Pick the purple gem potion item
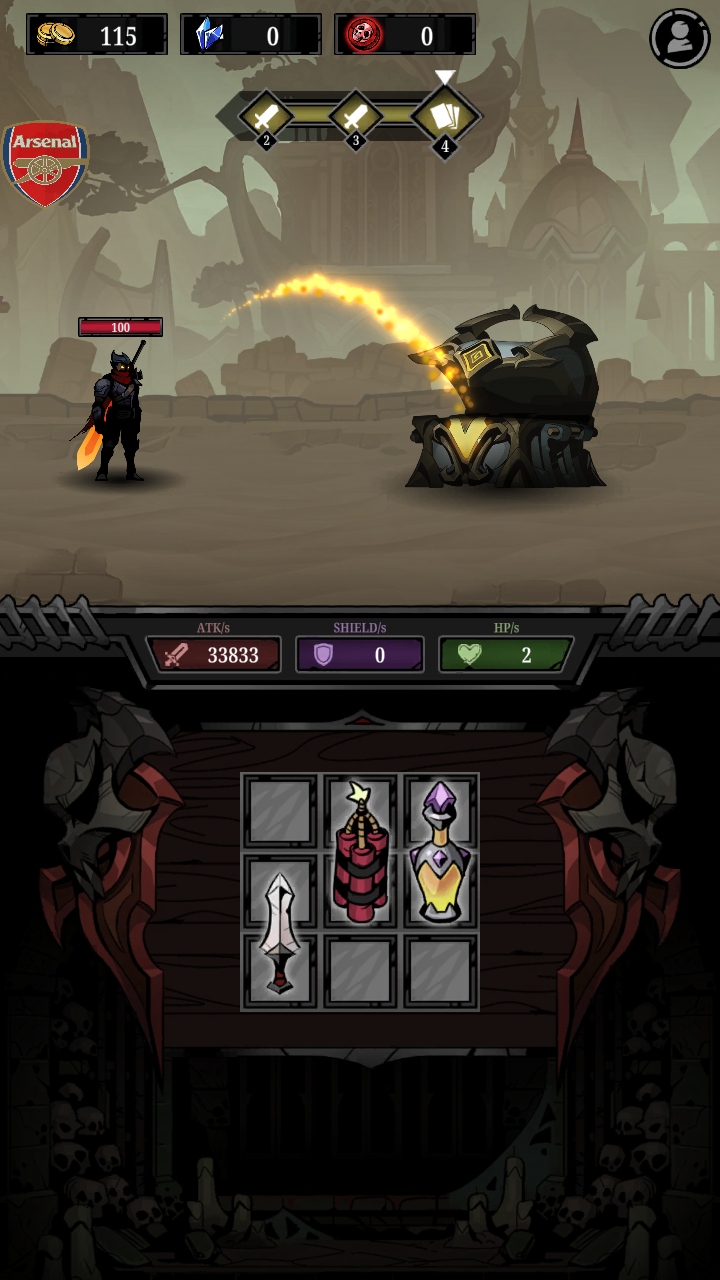720x1280 pixels. coord(440,851)
